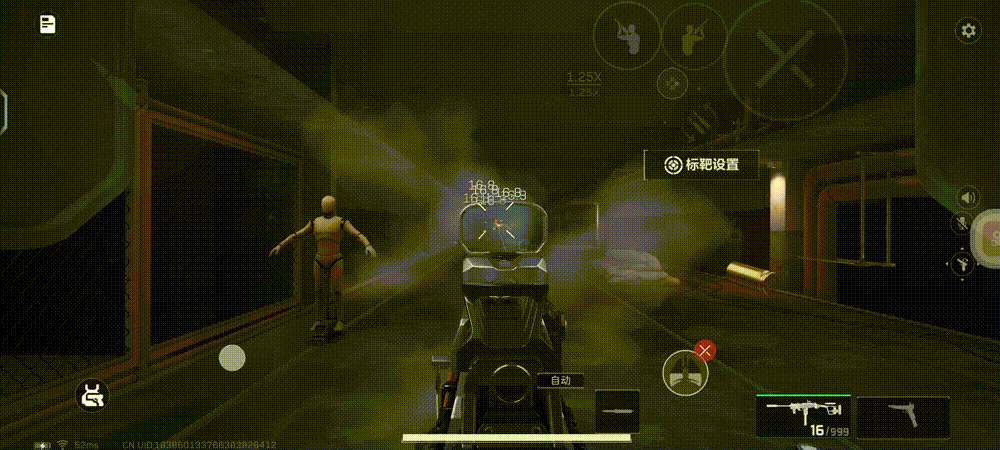The image size is (1000, 450).
Task: Tap the running figure icon below microphone
Action: 963,262
